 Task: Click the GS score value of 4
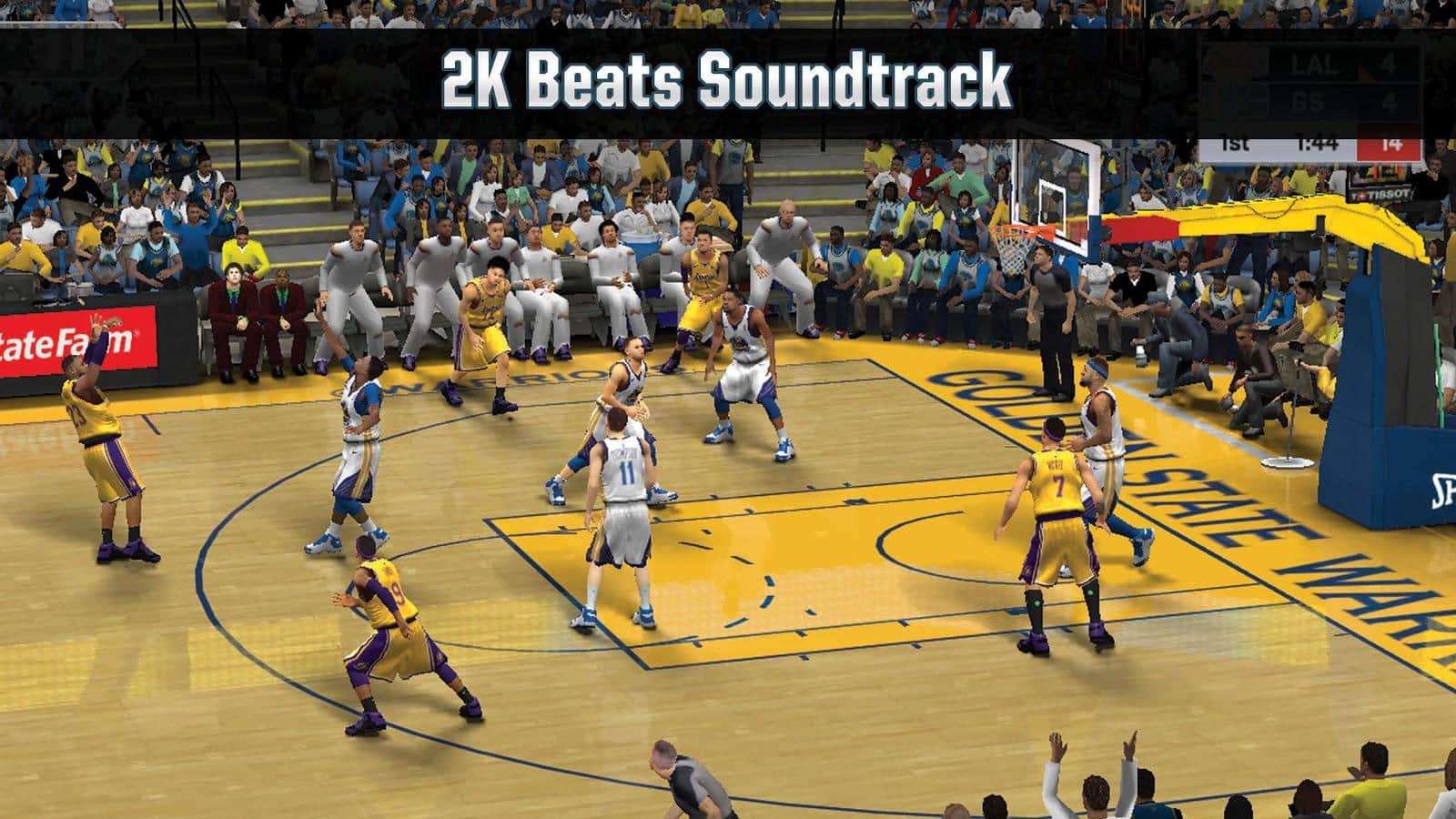[1388, 103]
